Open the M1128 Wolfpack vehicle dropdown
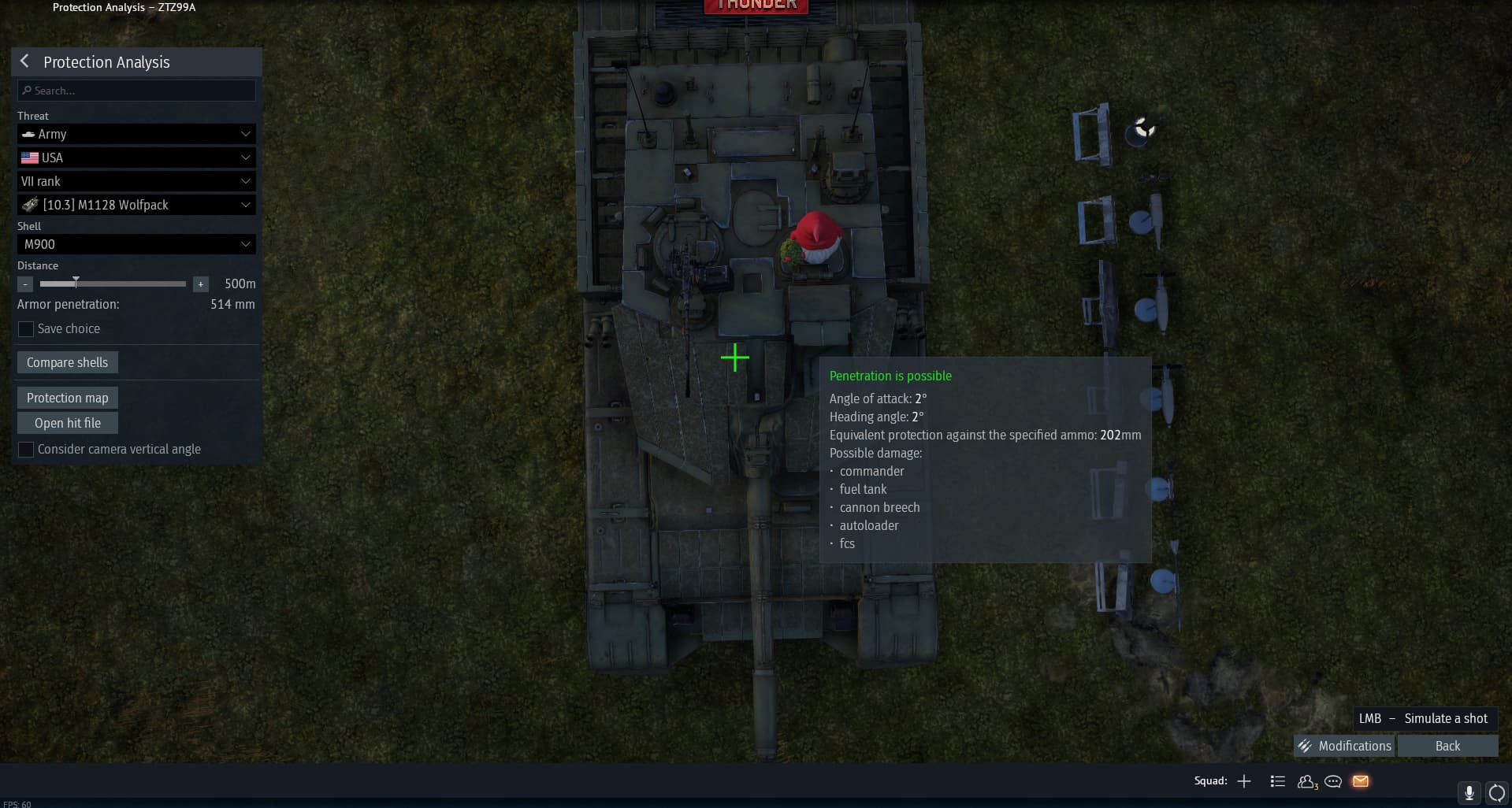The height and width of the screenshot is (808, 1512). 136,205
